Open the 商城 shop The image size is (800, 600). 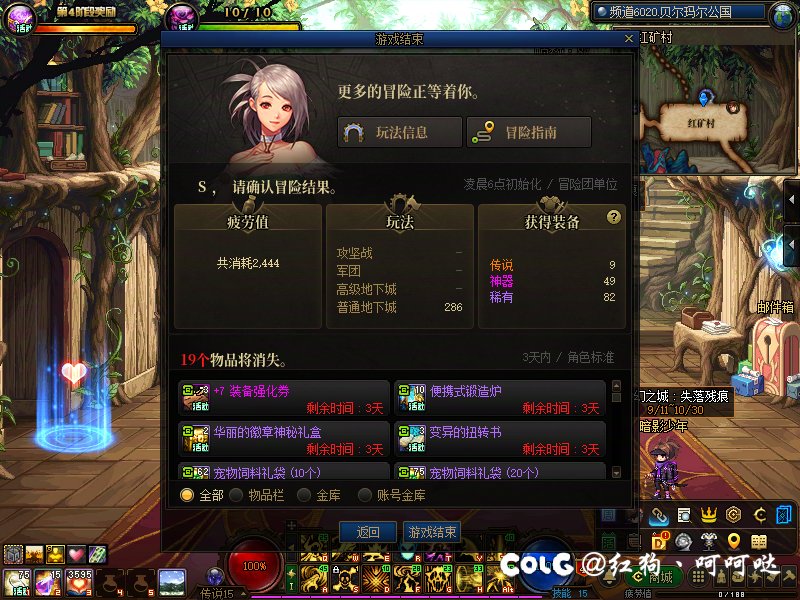point(657,577)
